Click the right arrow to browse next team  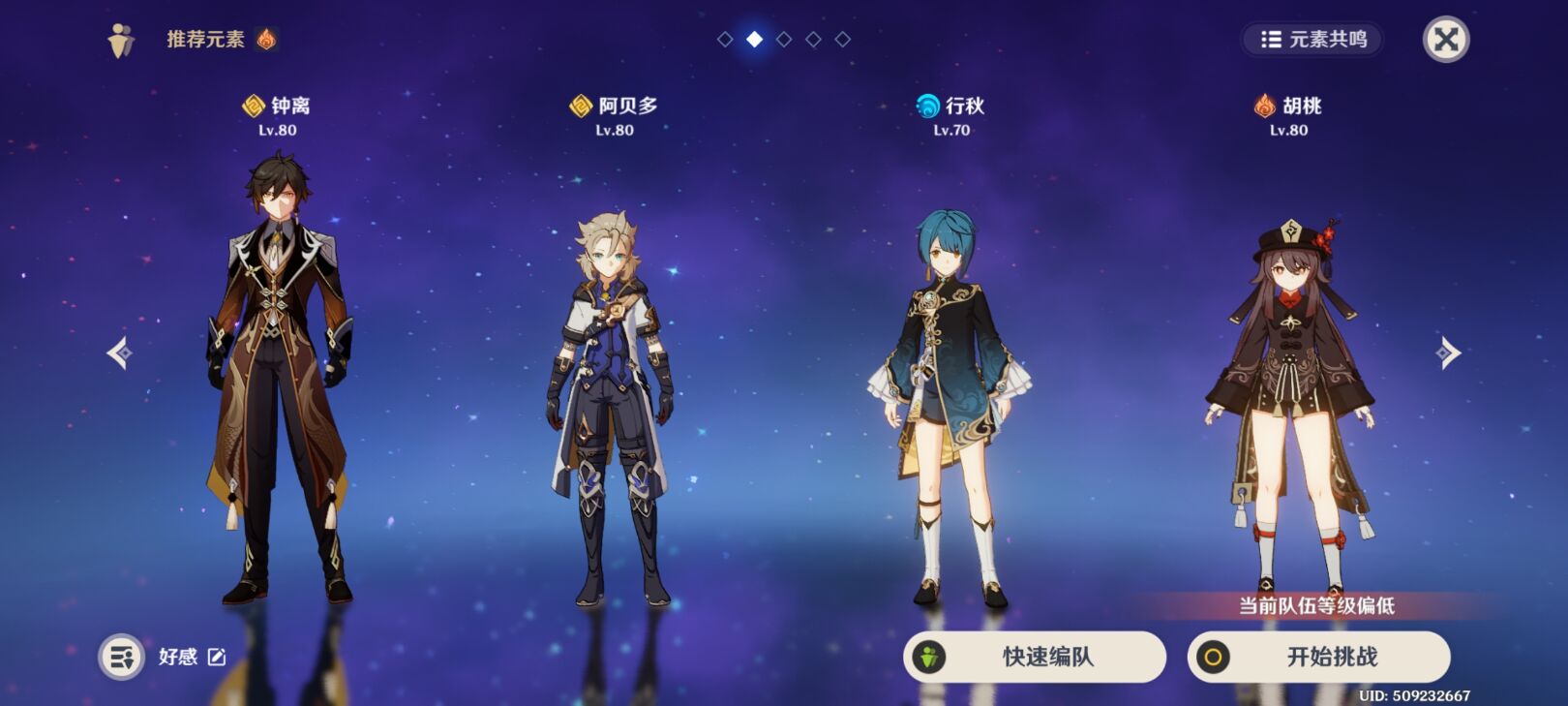point(1449,353)
